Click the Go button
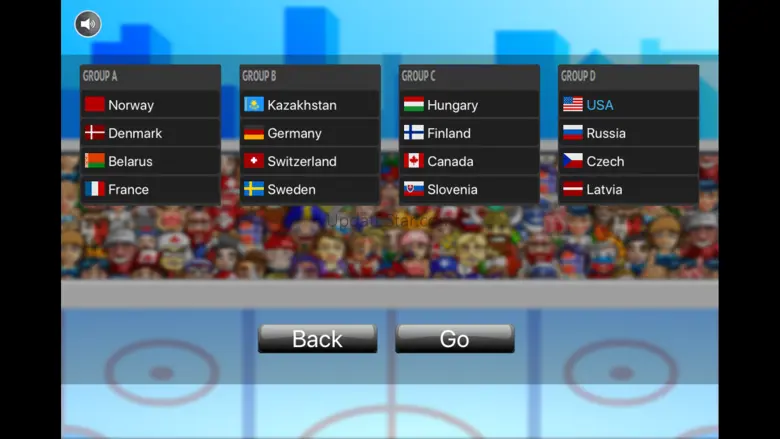Screen dimensions: 780x439 (454, 339)
